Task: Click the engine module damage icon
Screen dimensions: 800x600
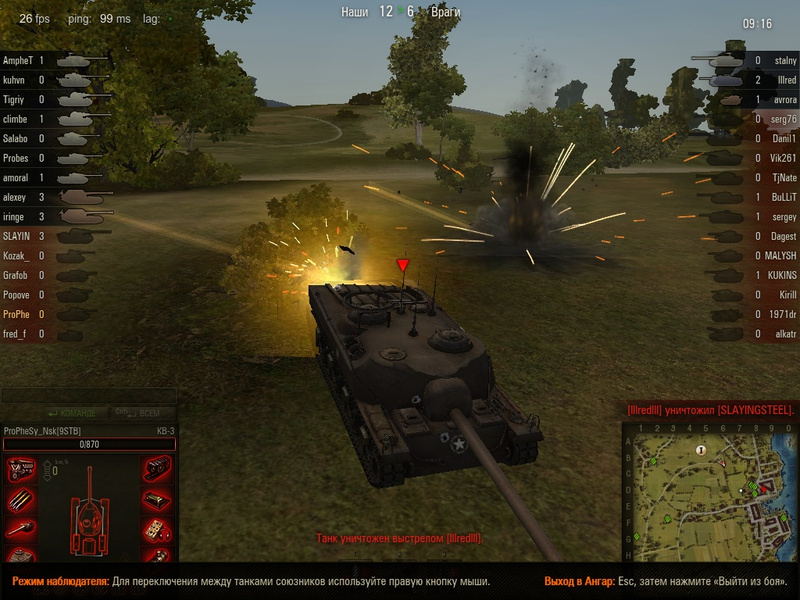Action: tap(21, 467)
